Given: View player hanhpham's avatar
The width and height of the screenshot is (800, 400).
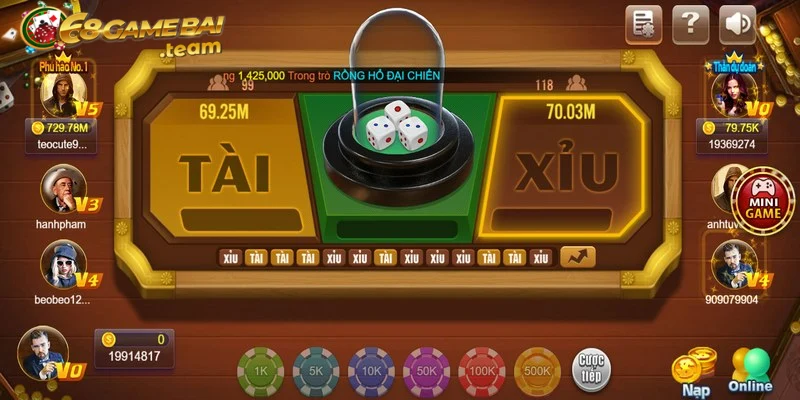Looking at the screenshot, I should (x=61, y=187).
